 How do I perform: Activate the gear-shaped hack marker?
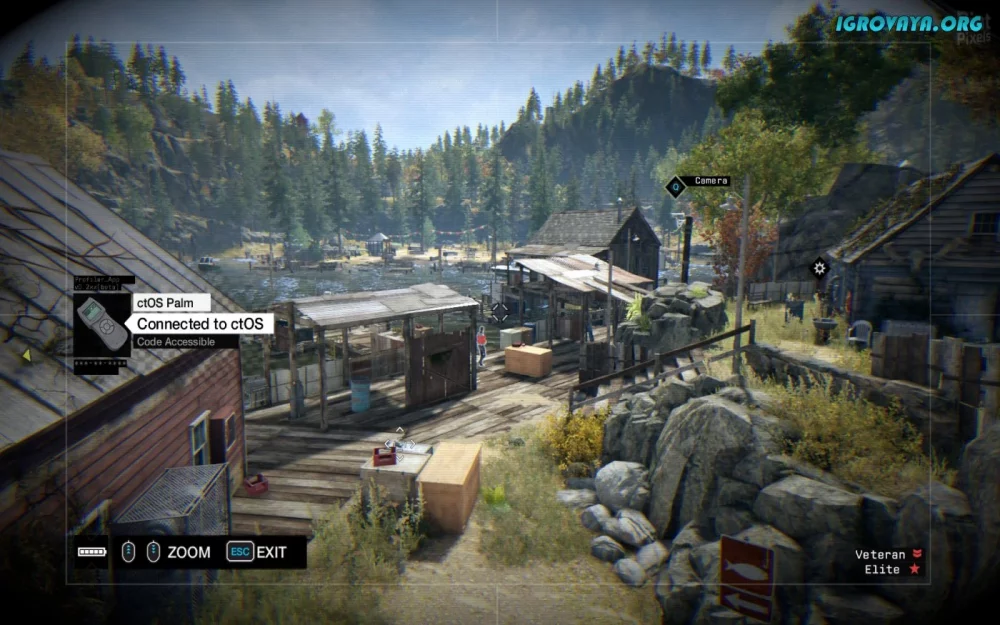point(820,267)
